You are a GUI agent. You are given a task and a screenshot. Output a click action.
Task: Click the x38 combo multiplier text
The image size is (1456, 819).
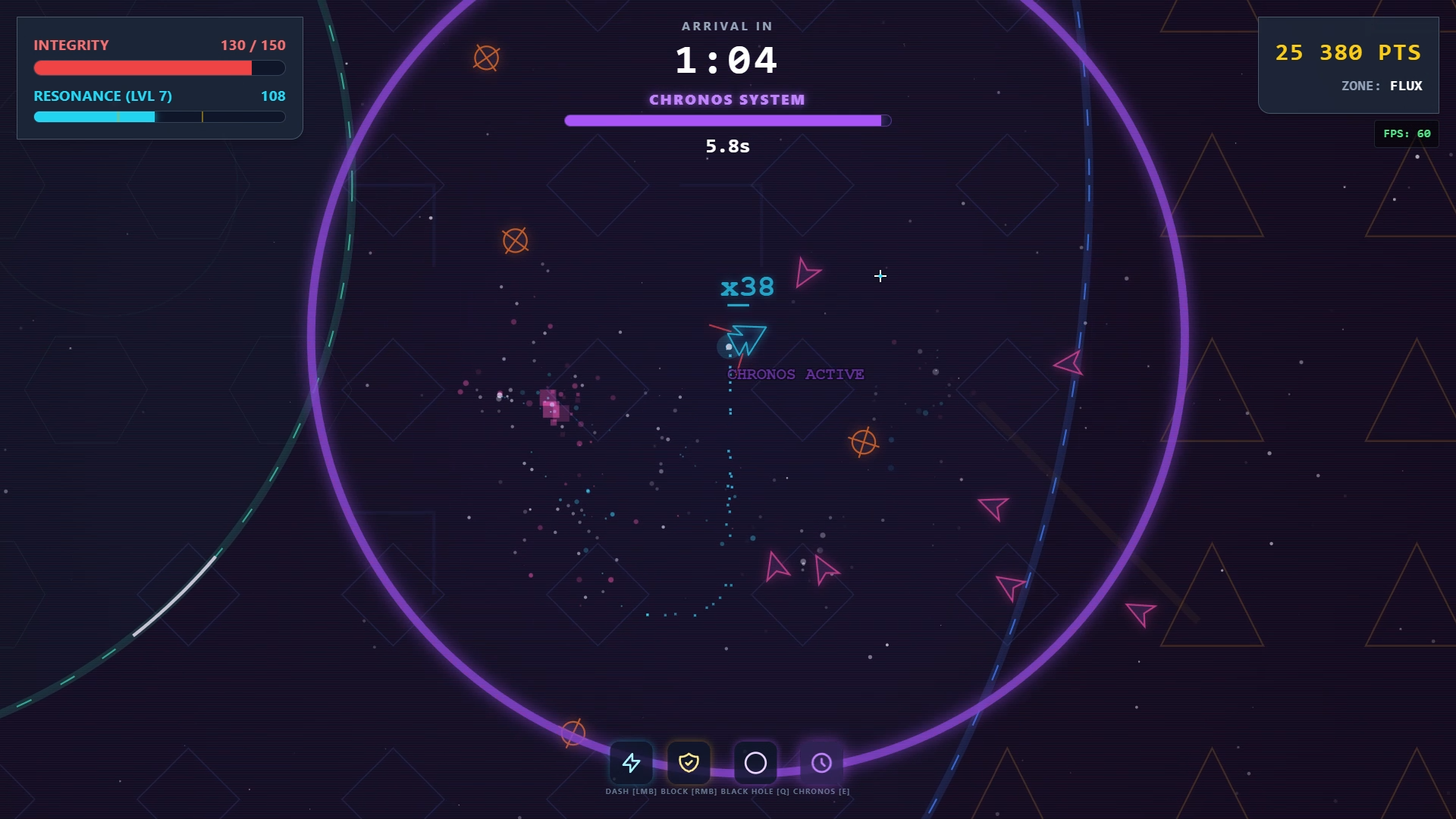746,287
